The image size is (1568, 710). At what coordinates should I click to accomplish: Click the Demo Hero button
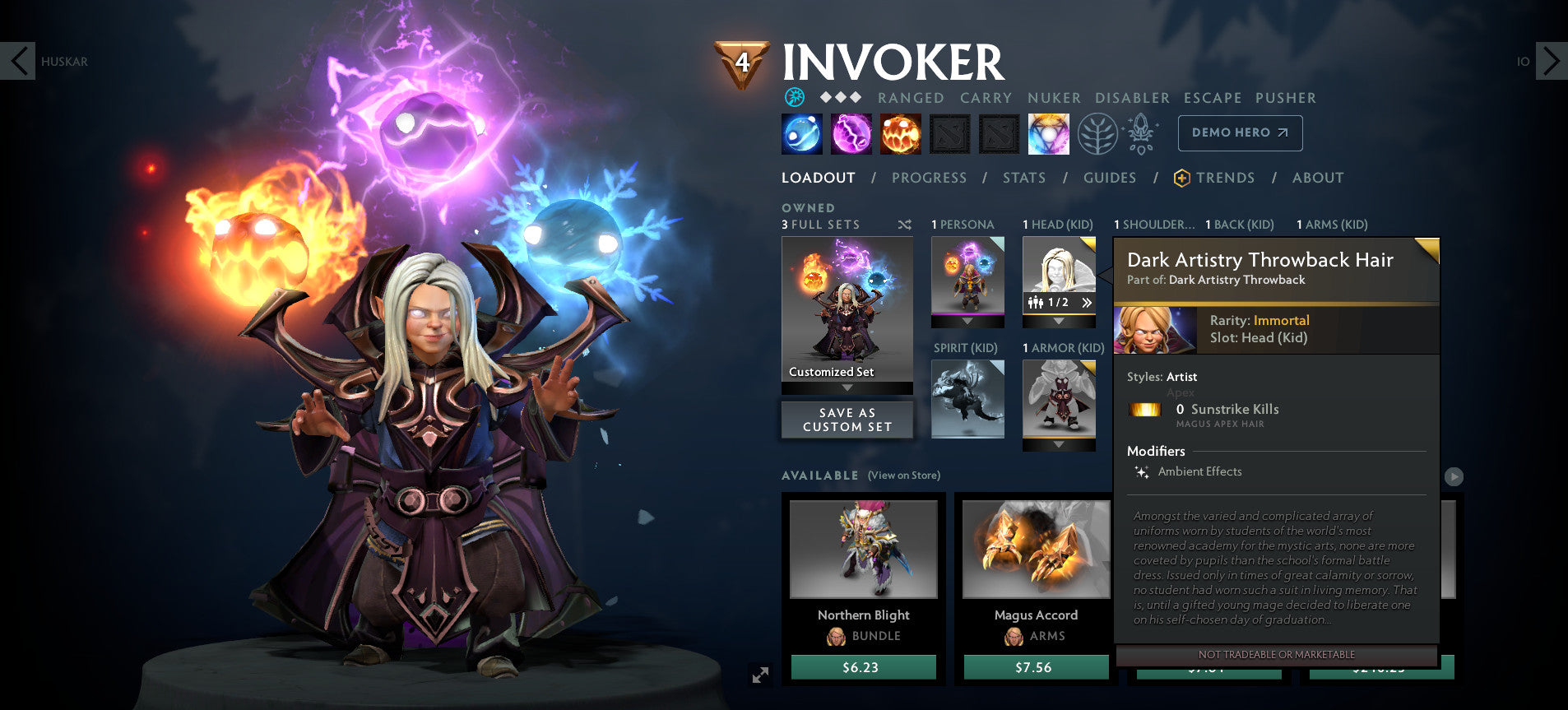point(1240,132)
